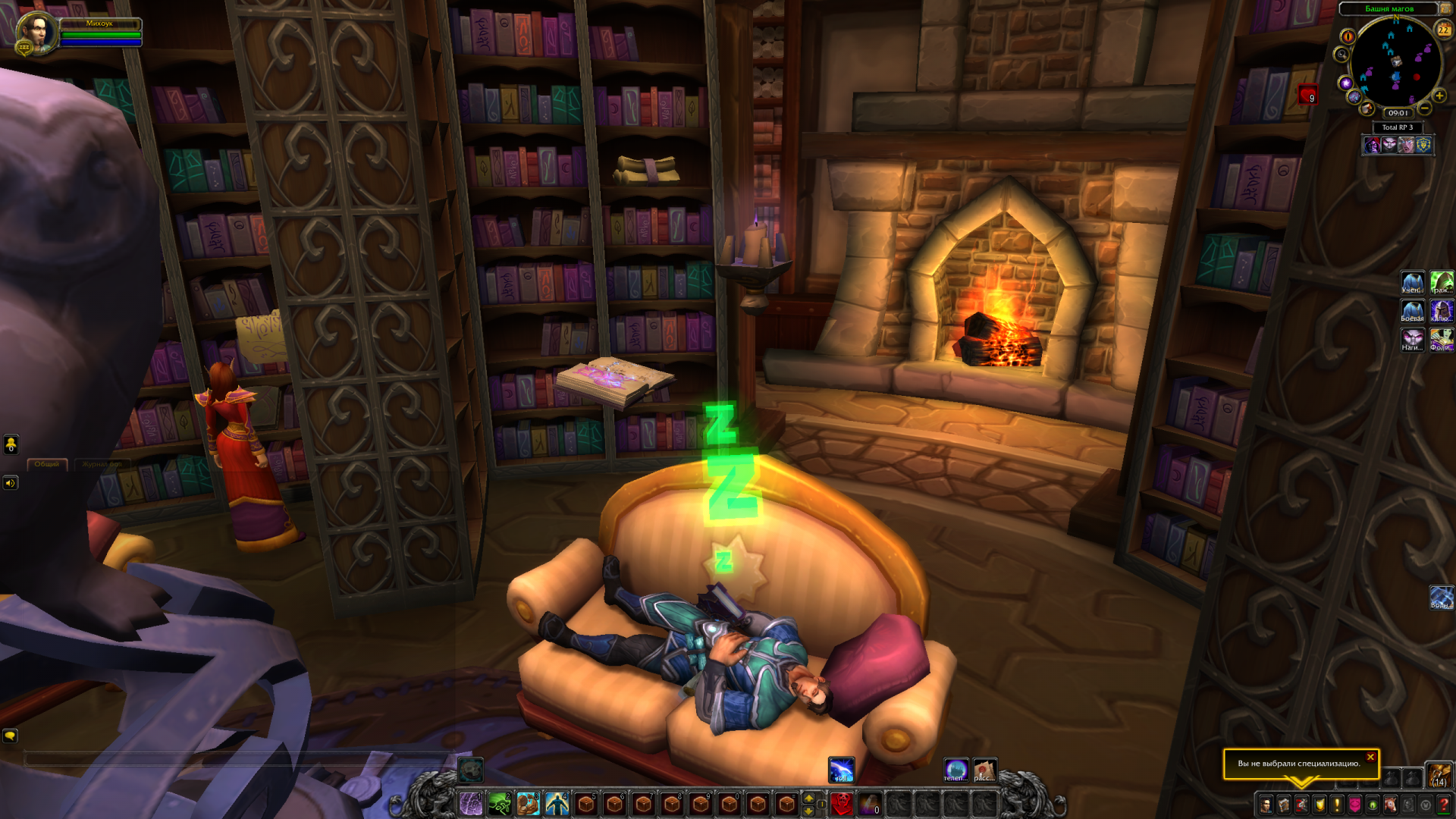The image size is (1456, 819).
Task: Open the world map button beside zone name
Action: point(1445,8)
